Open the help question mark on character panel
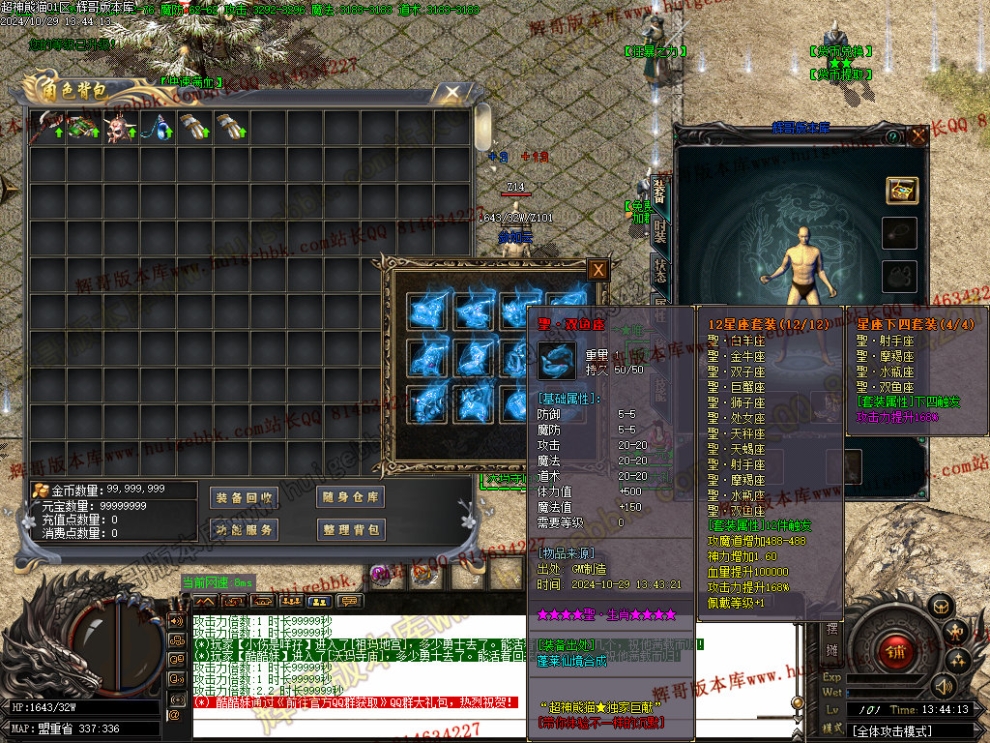This screenshot has width=990, height=743. click(892, 136)
